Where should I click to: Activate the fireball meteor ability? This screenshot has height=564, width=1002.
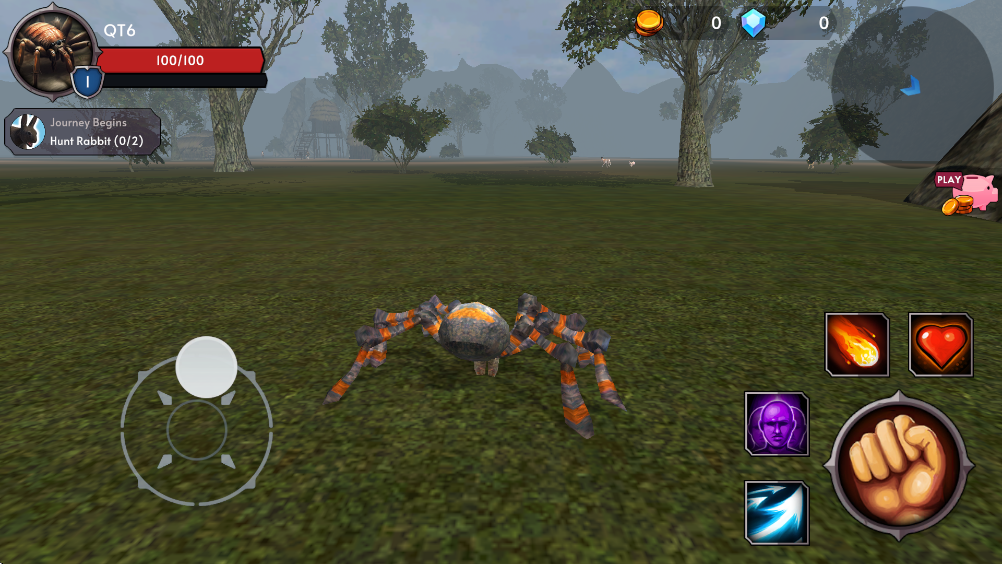[857, 345]
